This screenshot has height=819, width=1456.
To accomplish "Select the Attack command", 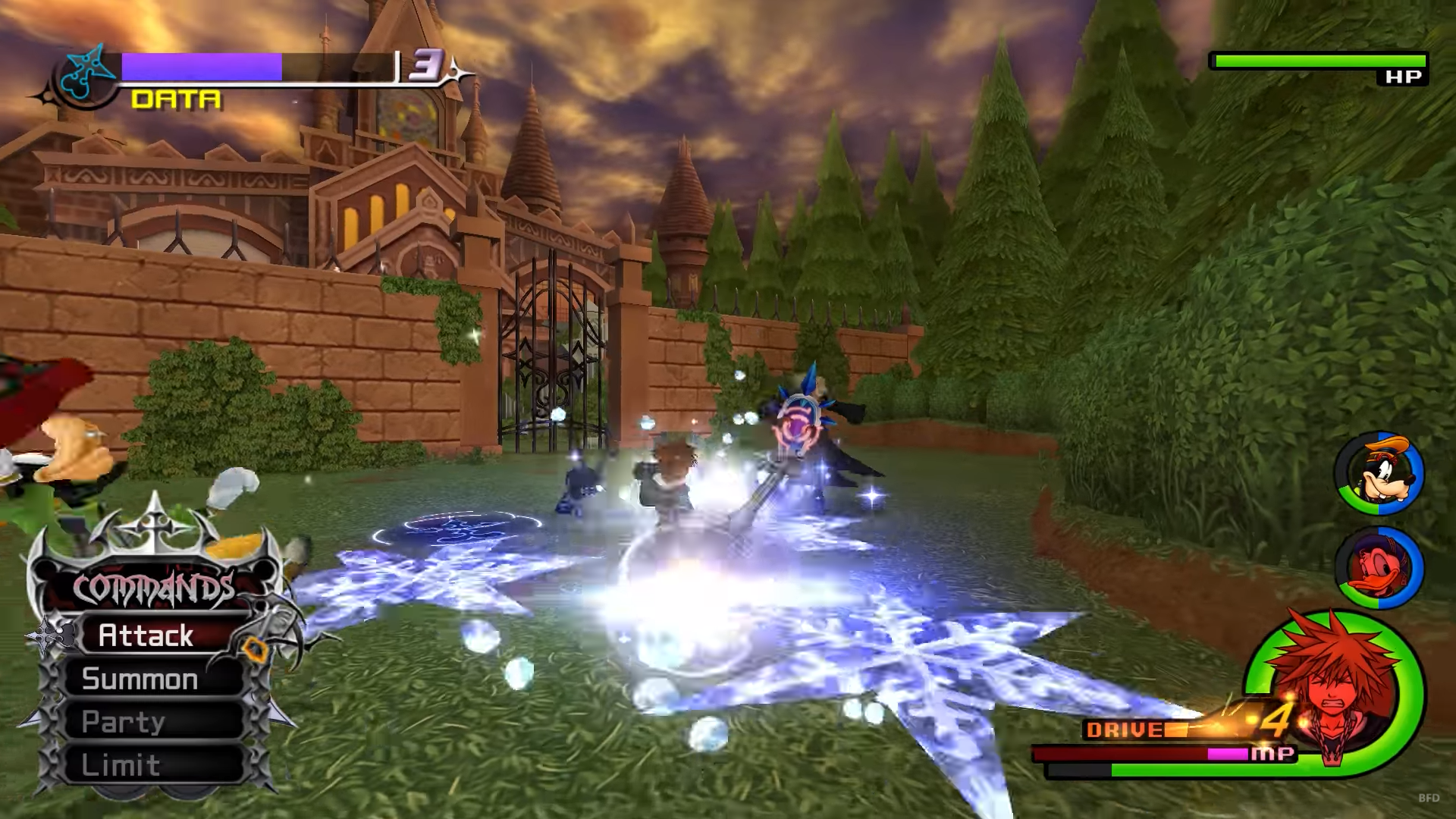I will coord(146,635).
